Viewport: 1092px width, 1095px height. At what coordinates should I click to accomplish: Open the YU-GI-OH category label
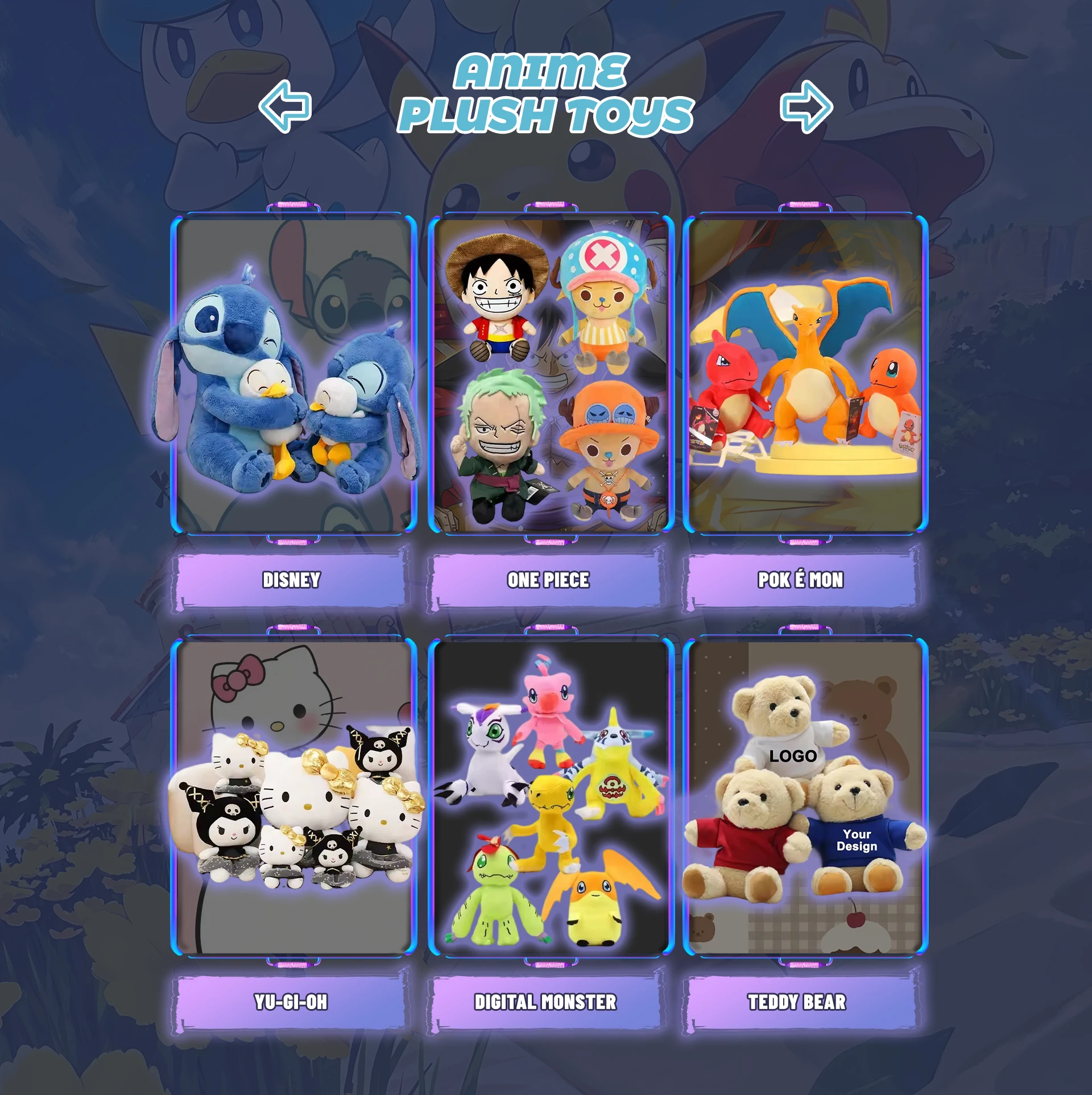292,1002
